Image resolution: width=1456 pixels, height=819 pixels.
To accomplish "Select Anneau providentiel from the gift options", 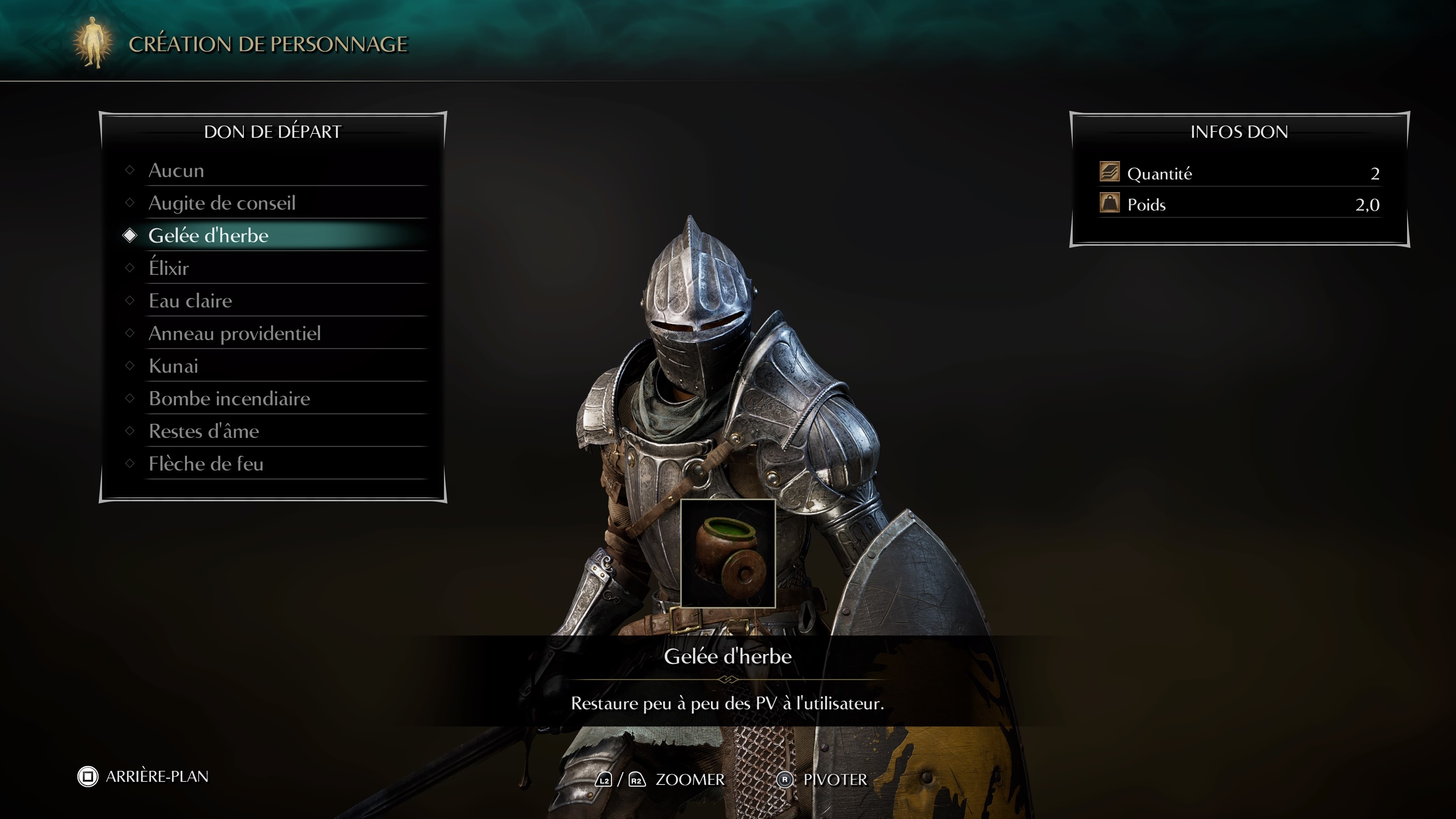I will tap(234, 334).
